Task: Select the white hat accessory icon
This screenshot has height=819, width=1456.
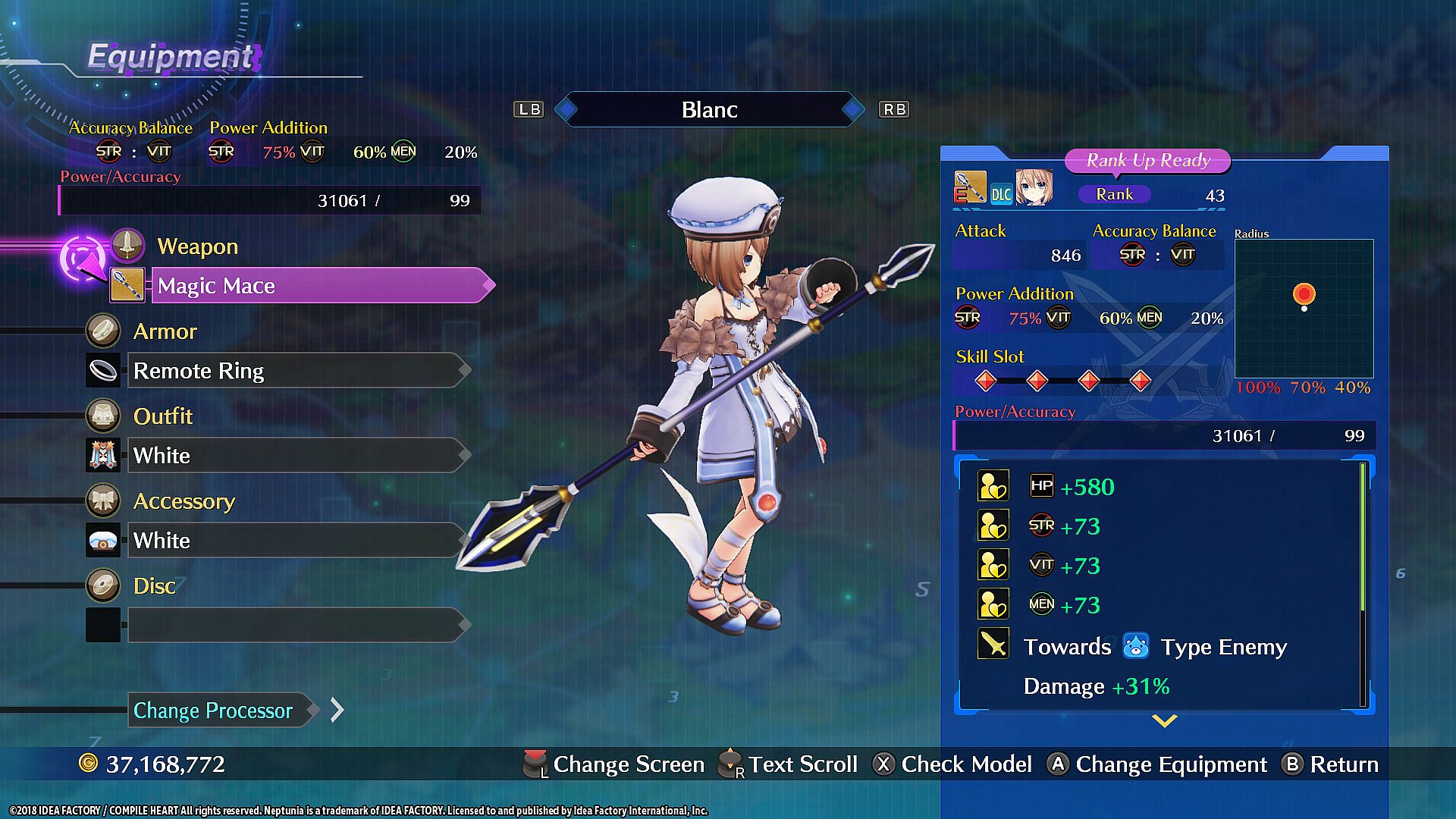Action: pos(103,541)
